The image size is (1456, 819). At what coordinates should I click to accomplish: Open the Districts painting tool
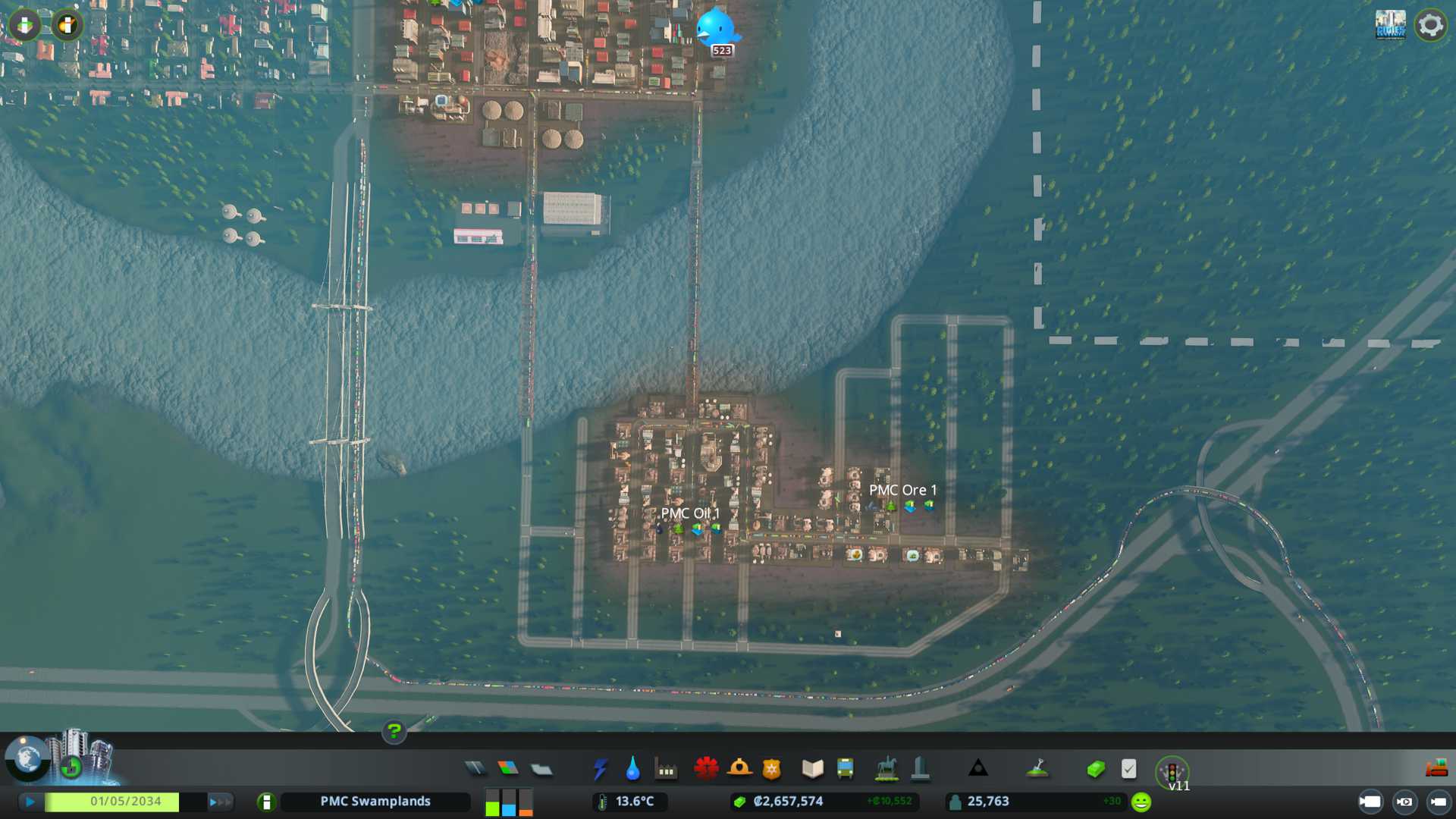(x=541, y=769)
